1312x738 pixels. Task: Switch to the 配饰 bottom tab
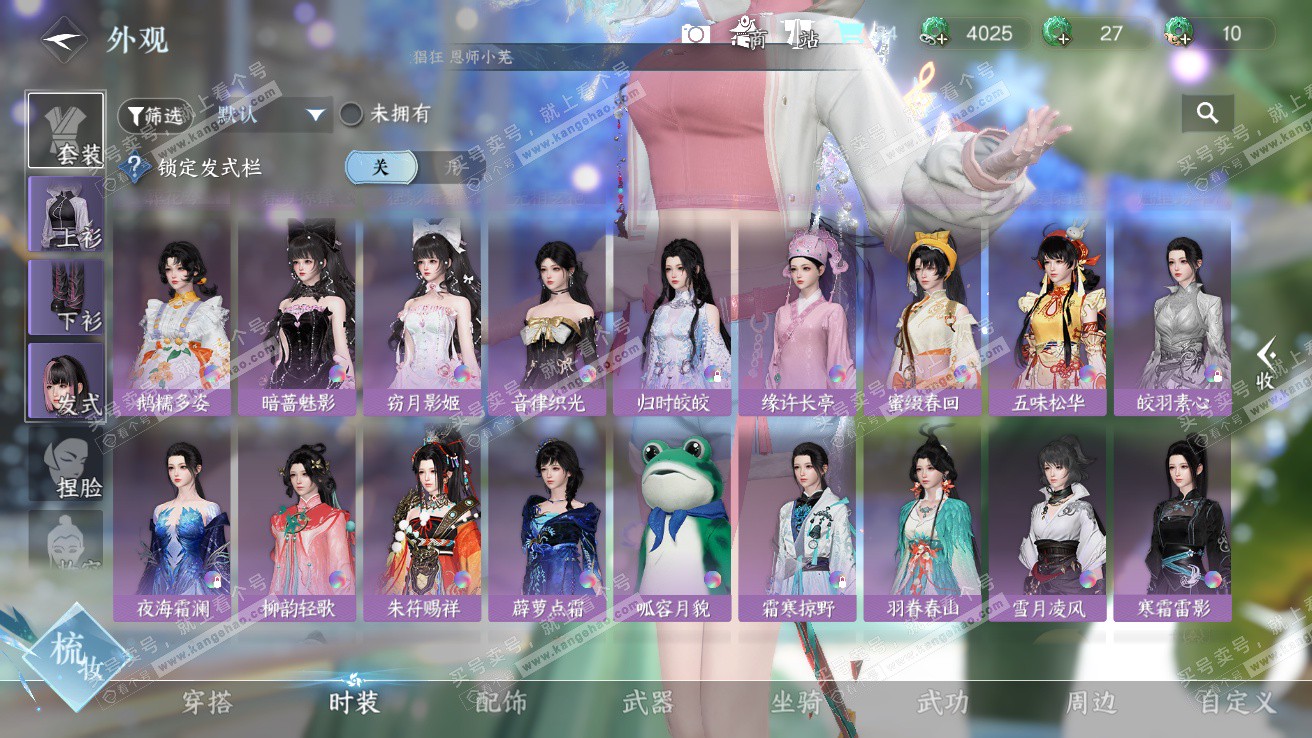[x=501, y=702]
